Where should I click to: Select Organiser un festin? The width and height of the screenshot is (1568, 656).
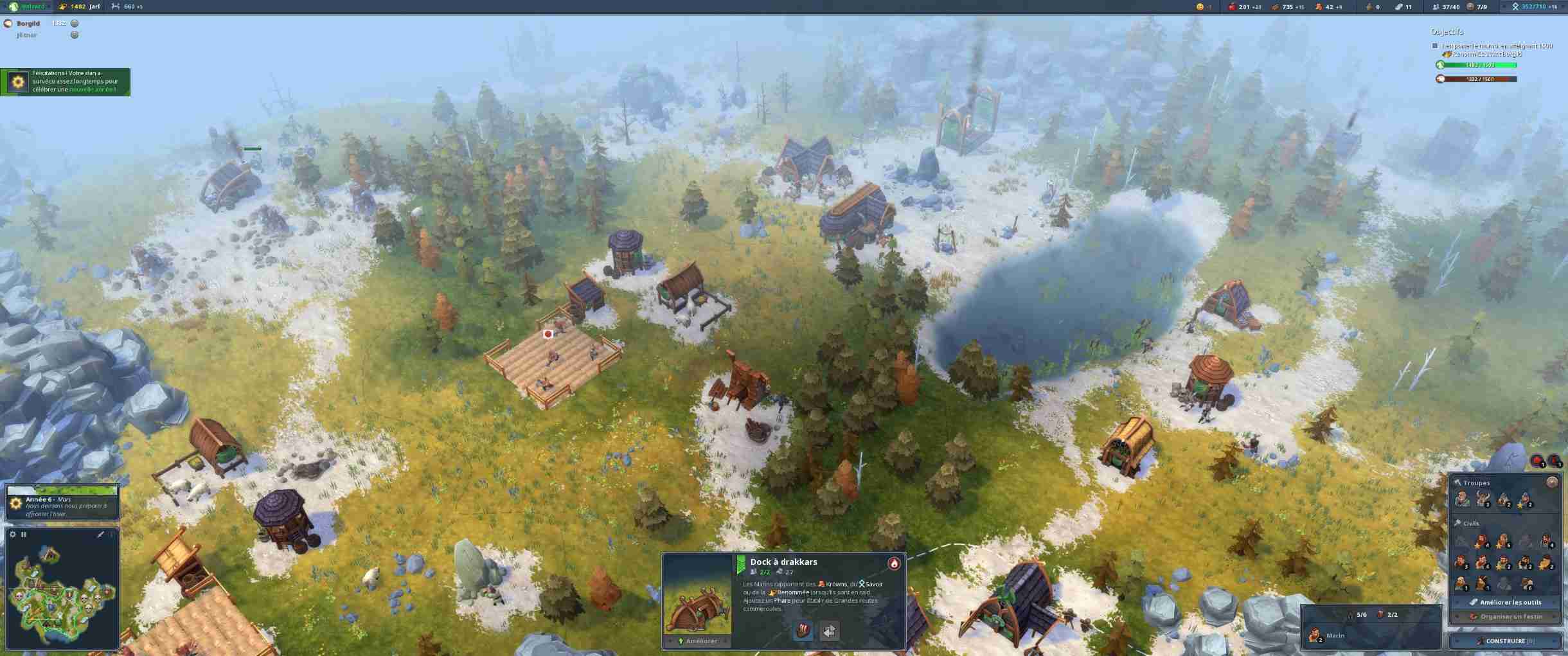click(1506, 616)
